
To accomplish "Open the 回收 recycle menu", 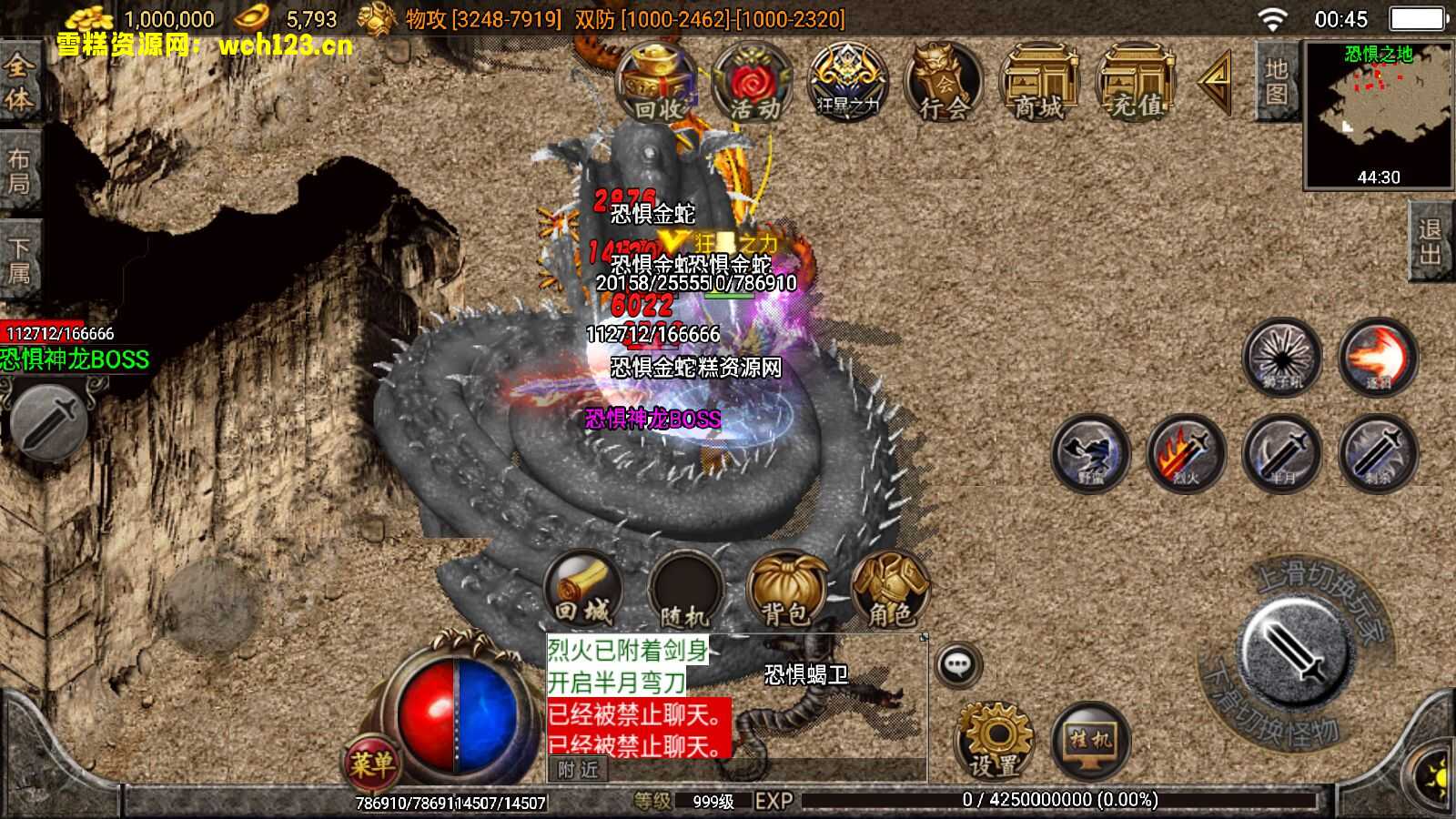I will pos(657,84).
